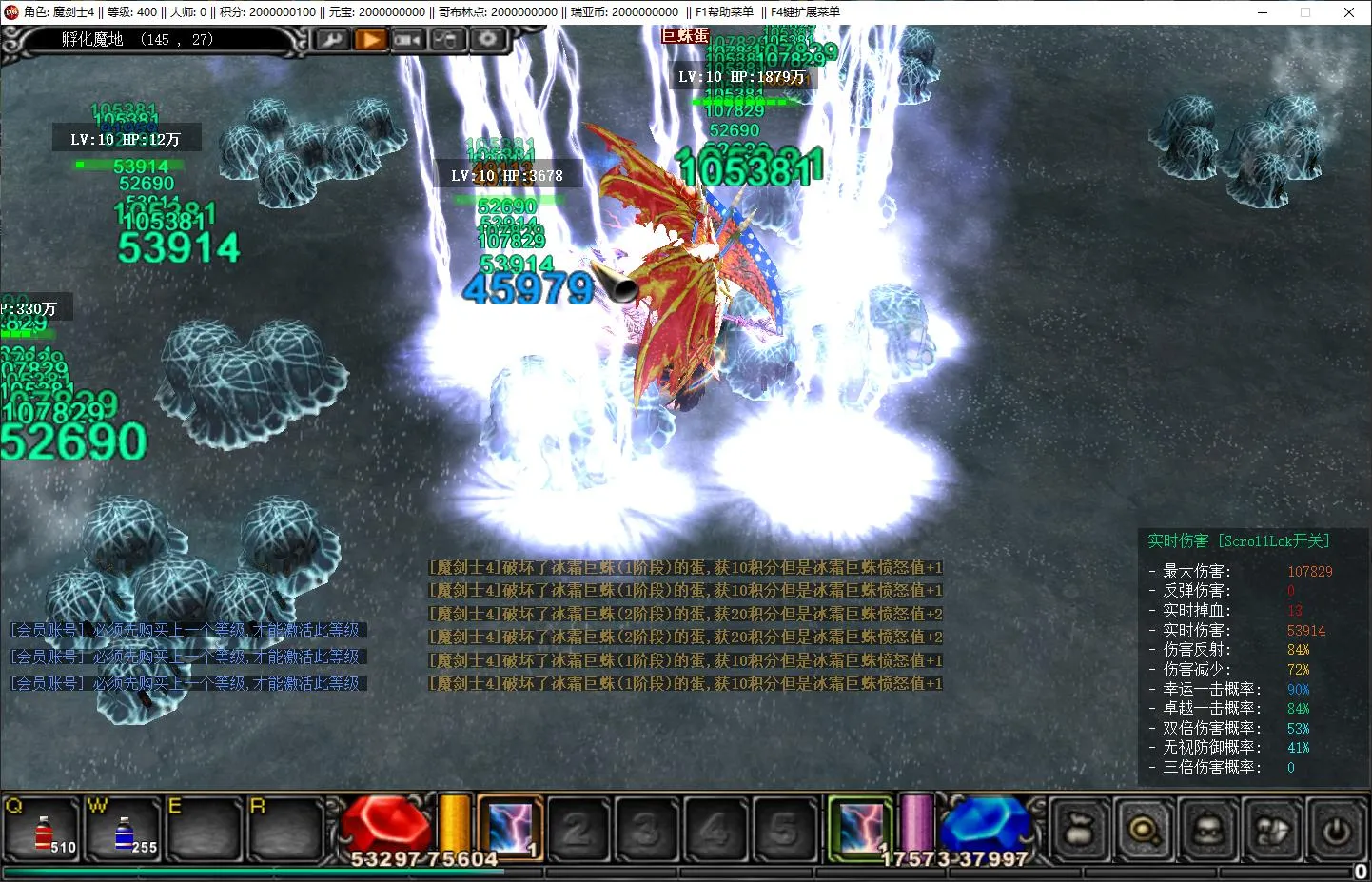Click the mouse helper toolbar button
Screen dimensions: 1372x882
447,40
